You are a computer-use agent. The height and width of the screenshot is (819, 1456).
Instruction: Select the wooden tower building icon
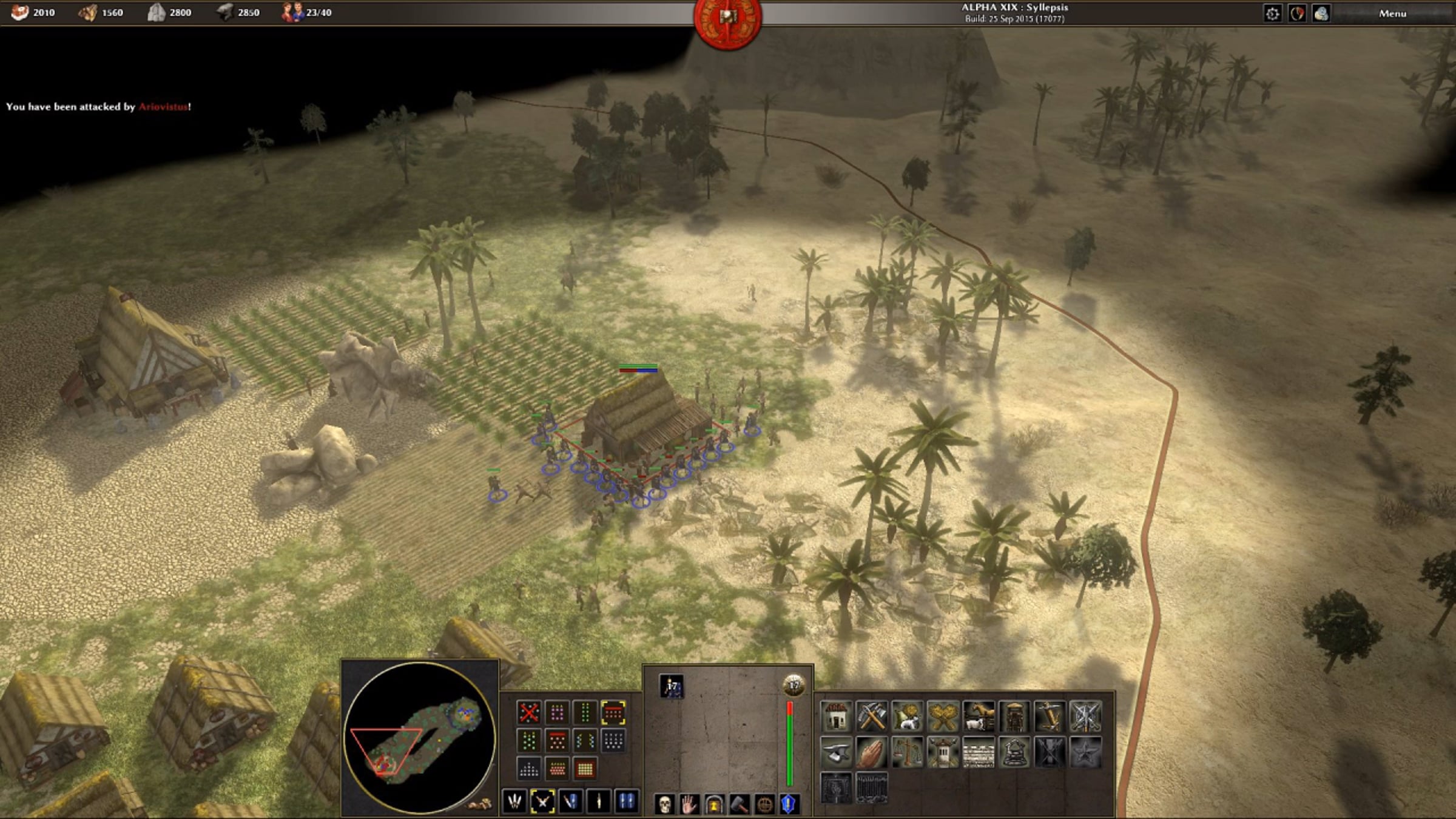(1014, 716)
